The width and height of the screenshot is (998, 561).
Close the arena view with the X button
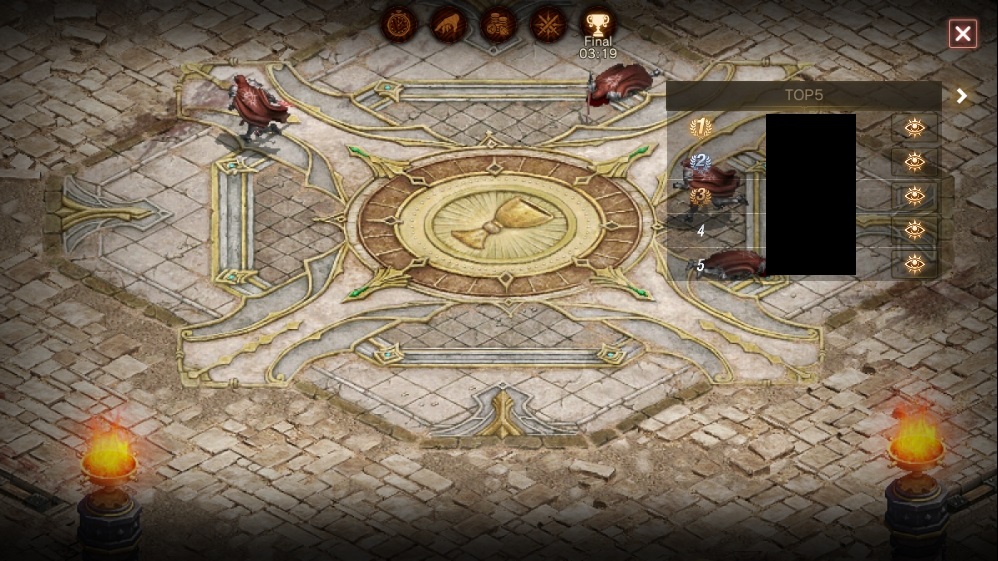point(962,35)
